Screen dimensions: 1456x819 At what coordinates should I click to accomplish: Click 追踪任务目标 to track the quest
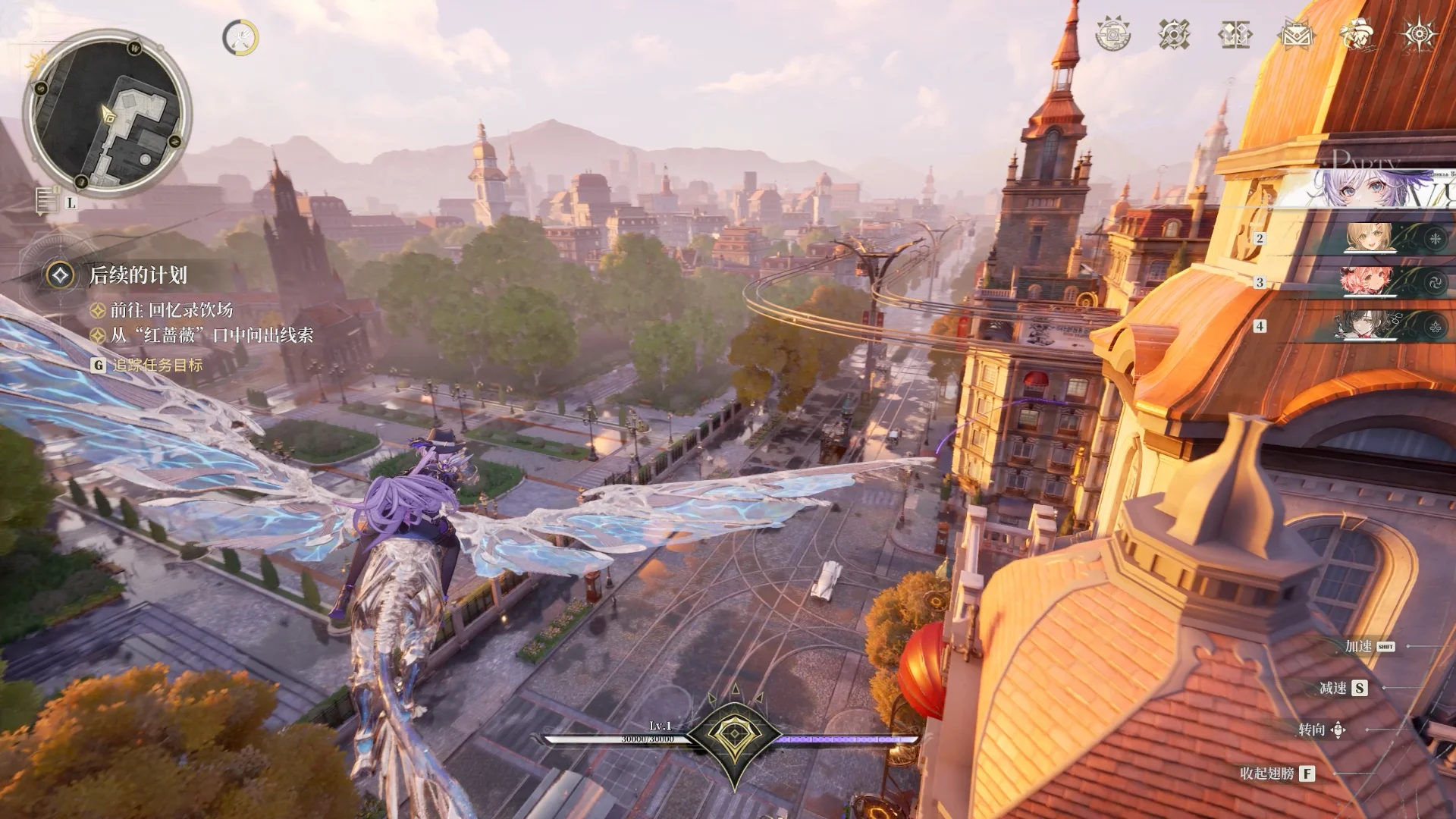tap(158, 365)
